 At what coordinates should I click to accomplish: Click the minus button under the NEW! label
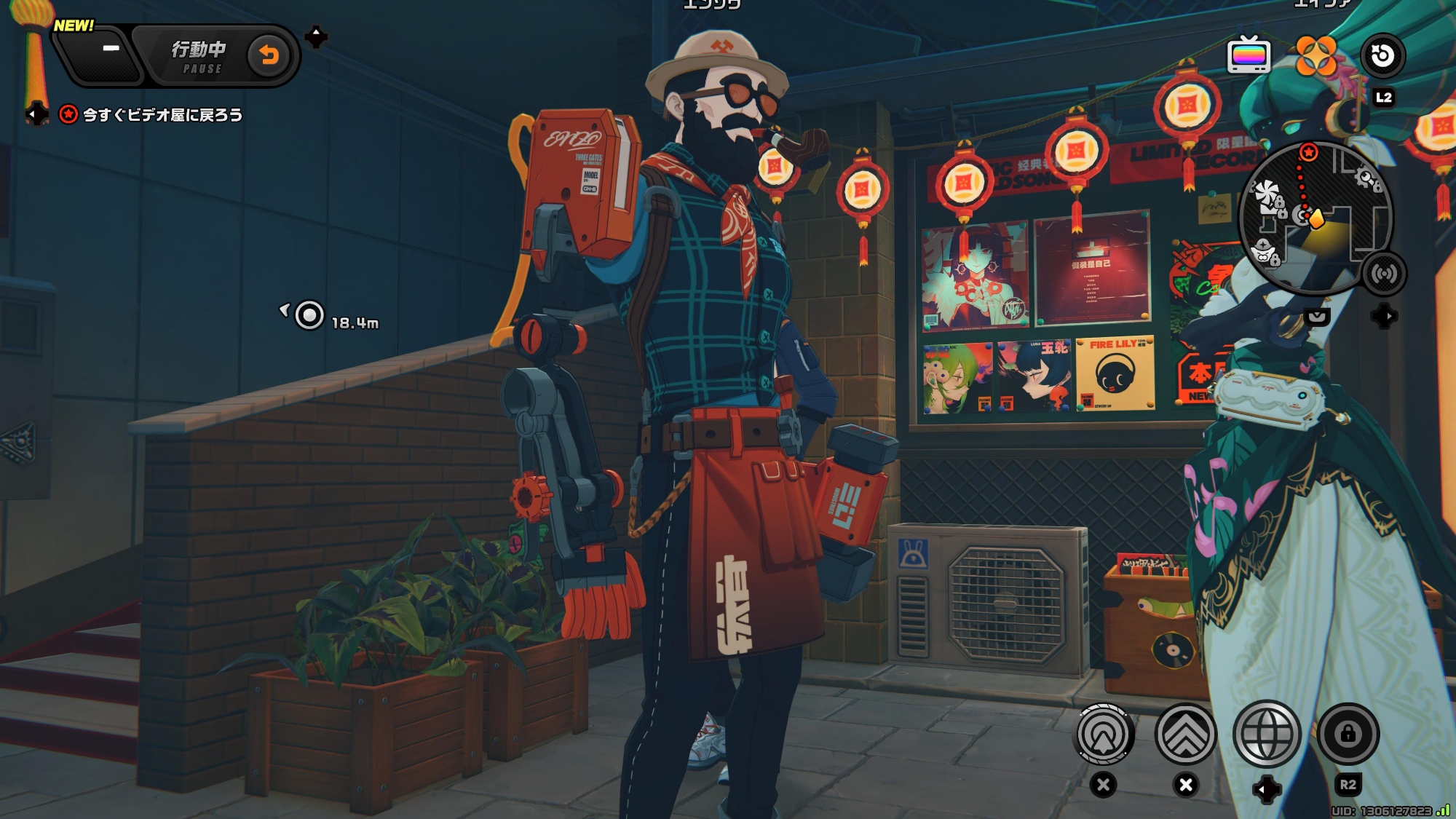click(111, 49)
